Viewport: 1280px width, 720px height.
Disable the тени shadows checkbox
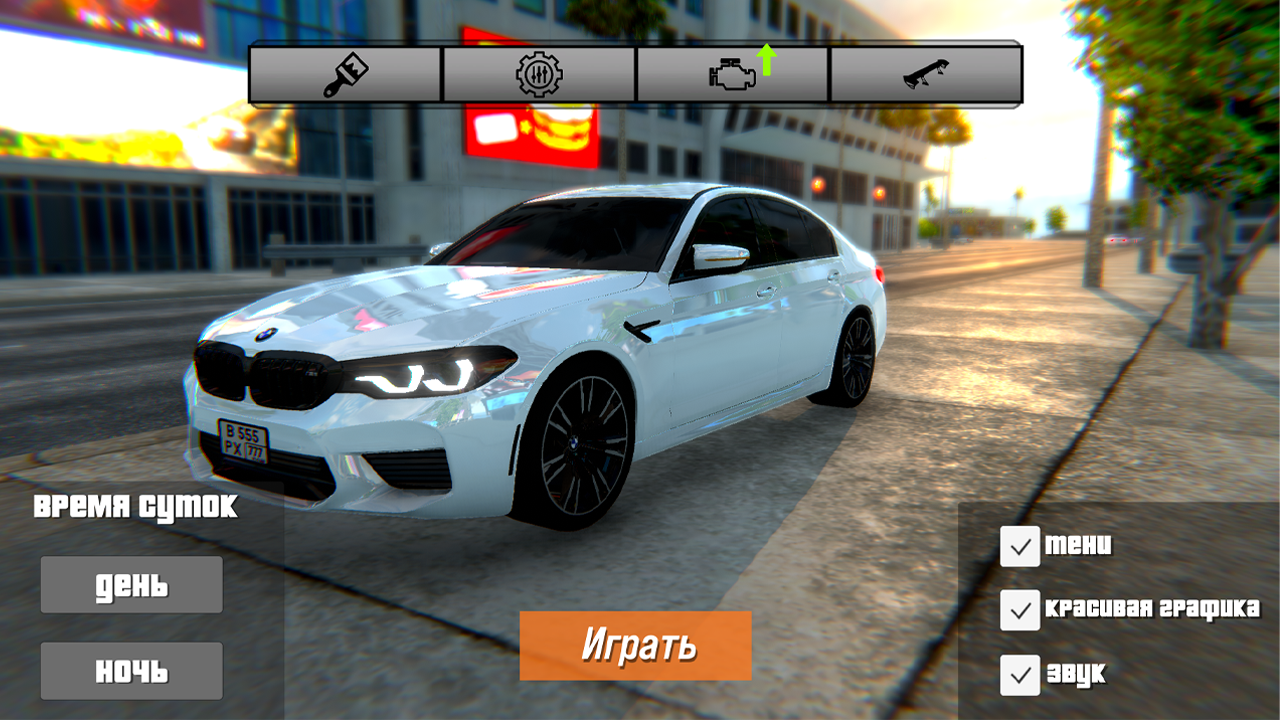point(1019,546)
